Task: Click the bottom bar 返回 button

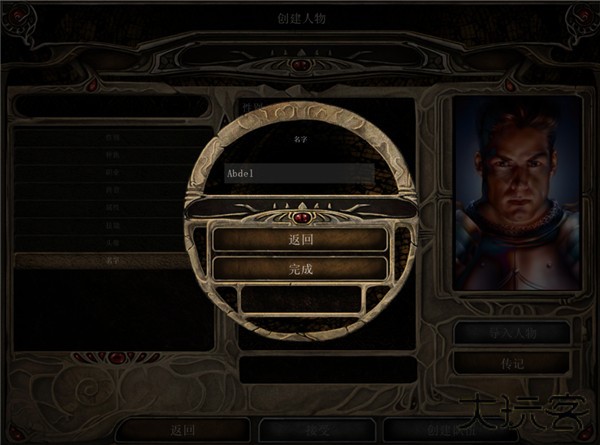Action: pyautogui.click(x=181, y=429)
